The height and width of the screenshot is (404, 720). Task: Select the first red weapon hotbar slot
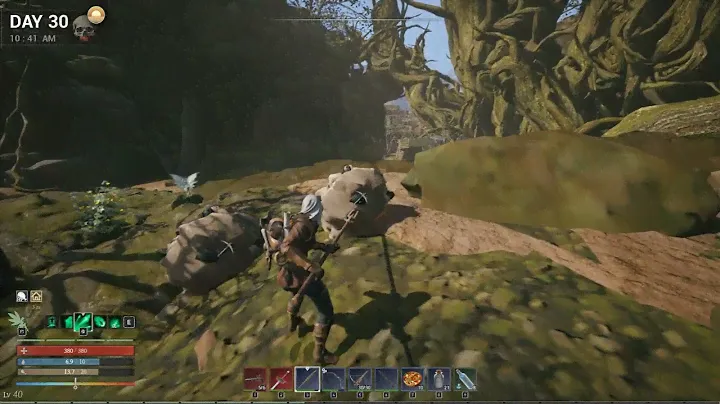tap(255, 379)
